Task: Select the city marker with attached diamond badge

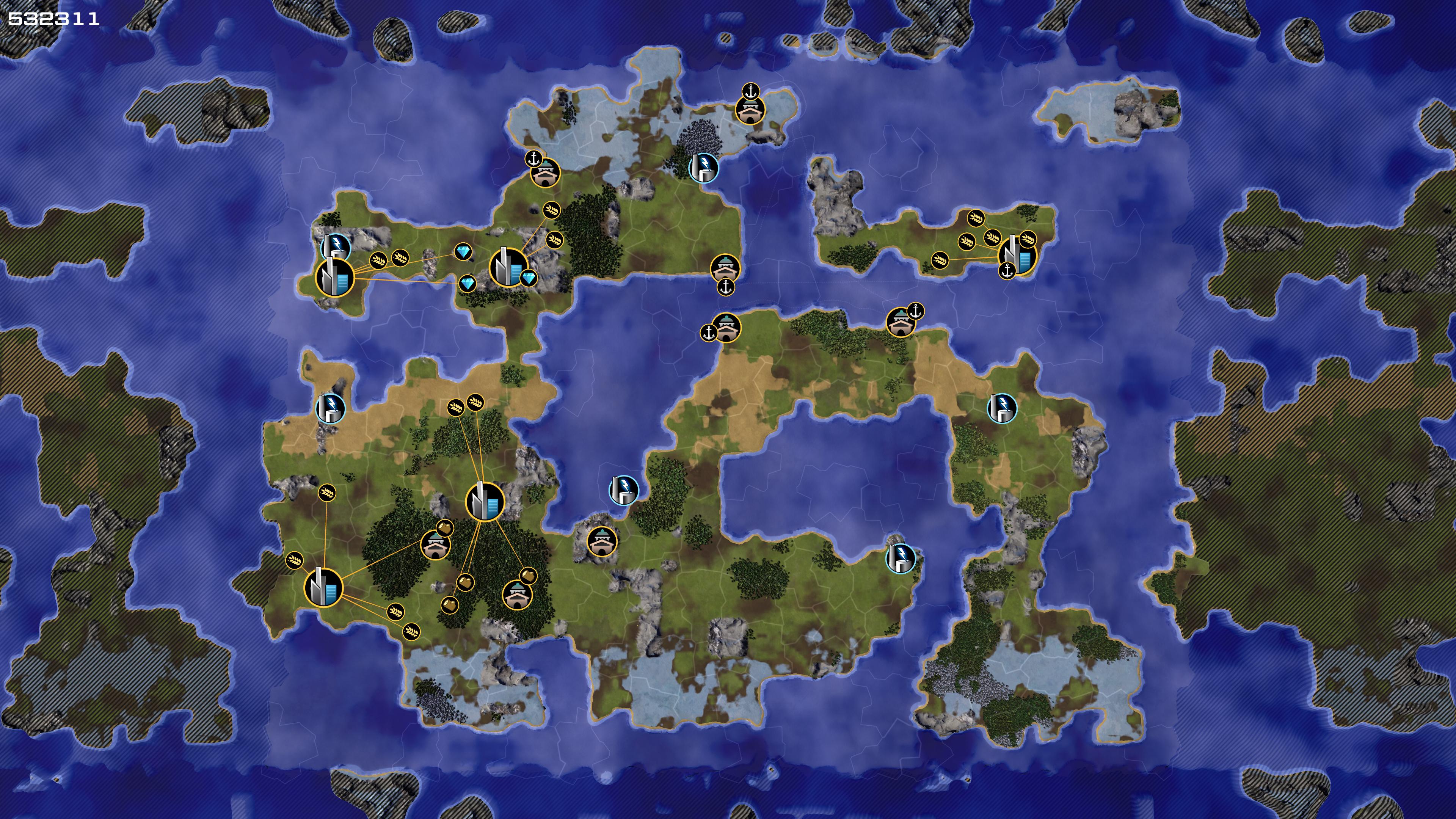Action: (x=508, y=267)
